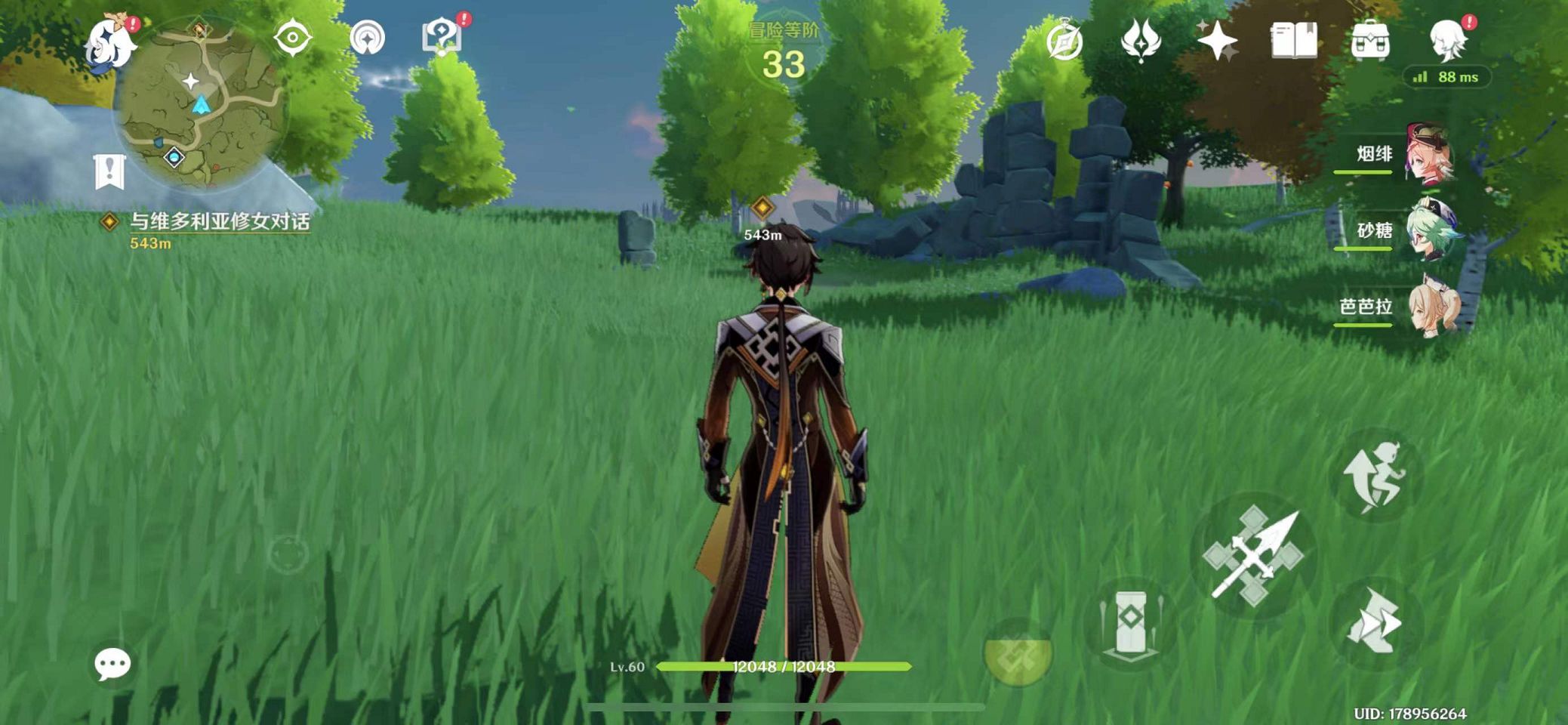
Task: Switch to party member 烟绯
Action: pyautogui.click(x=1428, y=156)
